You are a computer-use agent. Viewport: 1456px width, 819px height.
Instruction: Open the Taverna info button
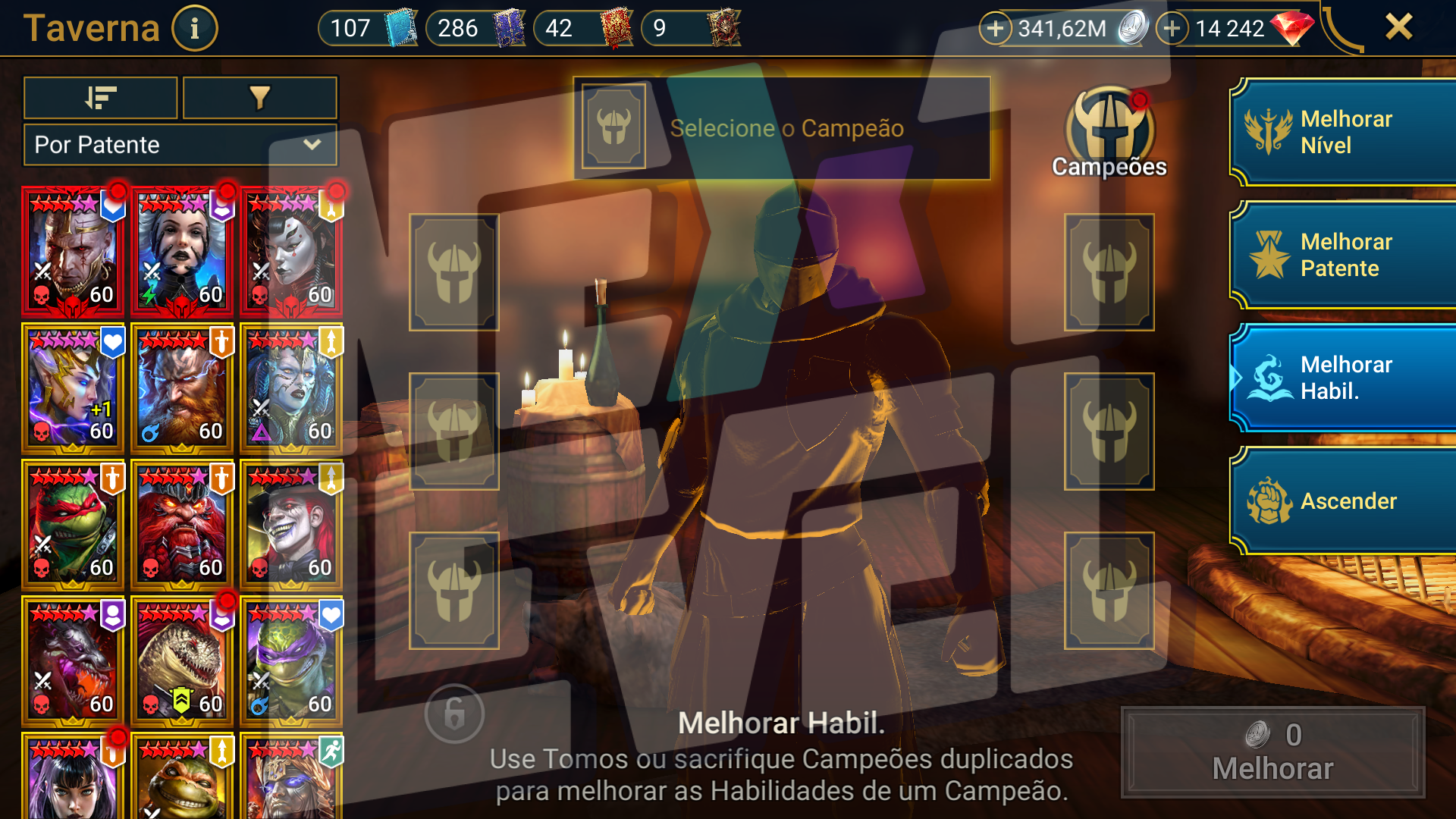tap(194, 29)
